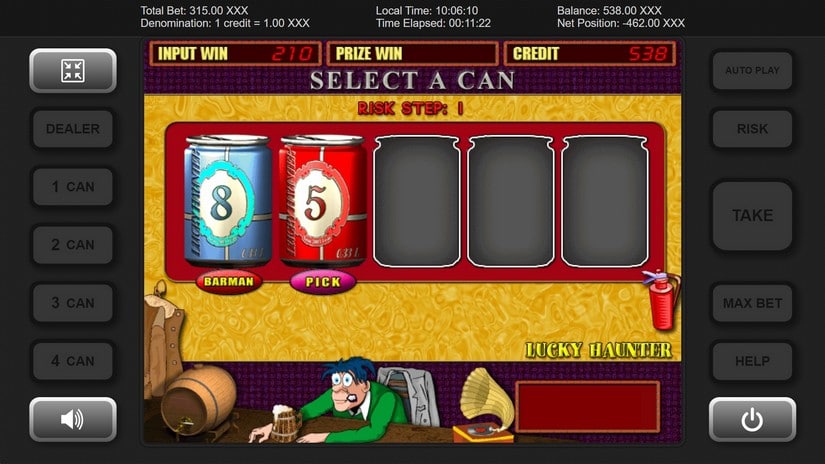Pick the 2 CAN button

pos(73,245)
